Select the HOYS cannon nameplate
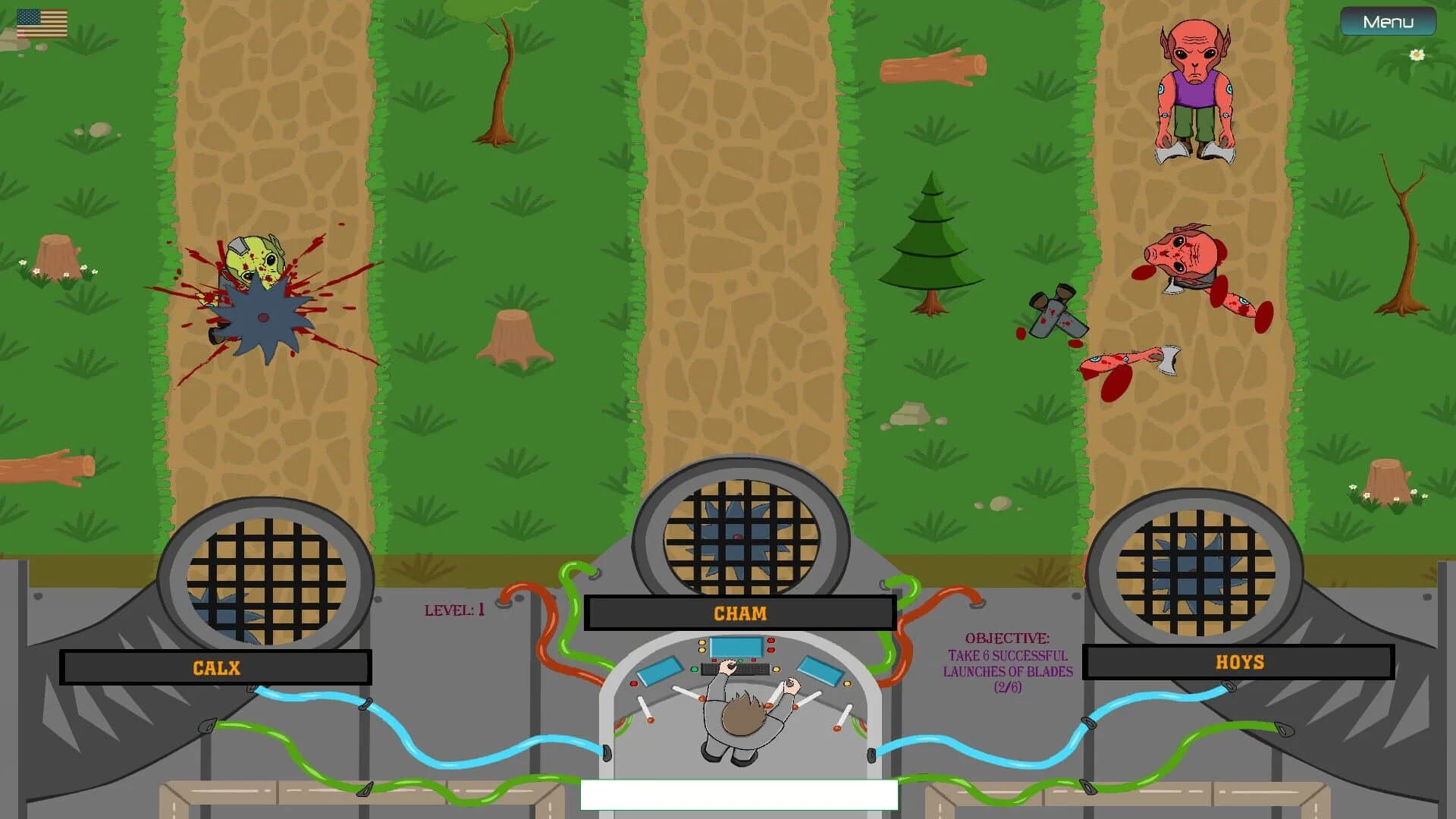Viewport: 1456px width, 819px height. click(x=1239, y=661)
